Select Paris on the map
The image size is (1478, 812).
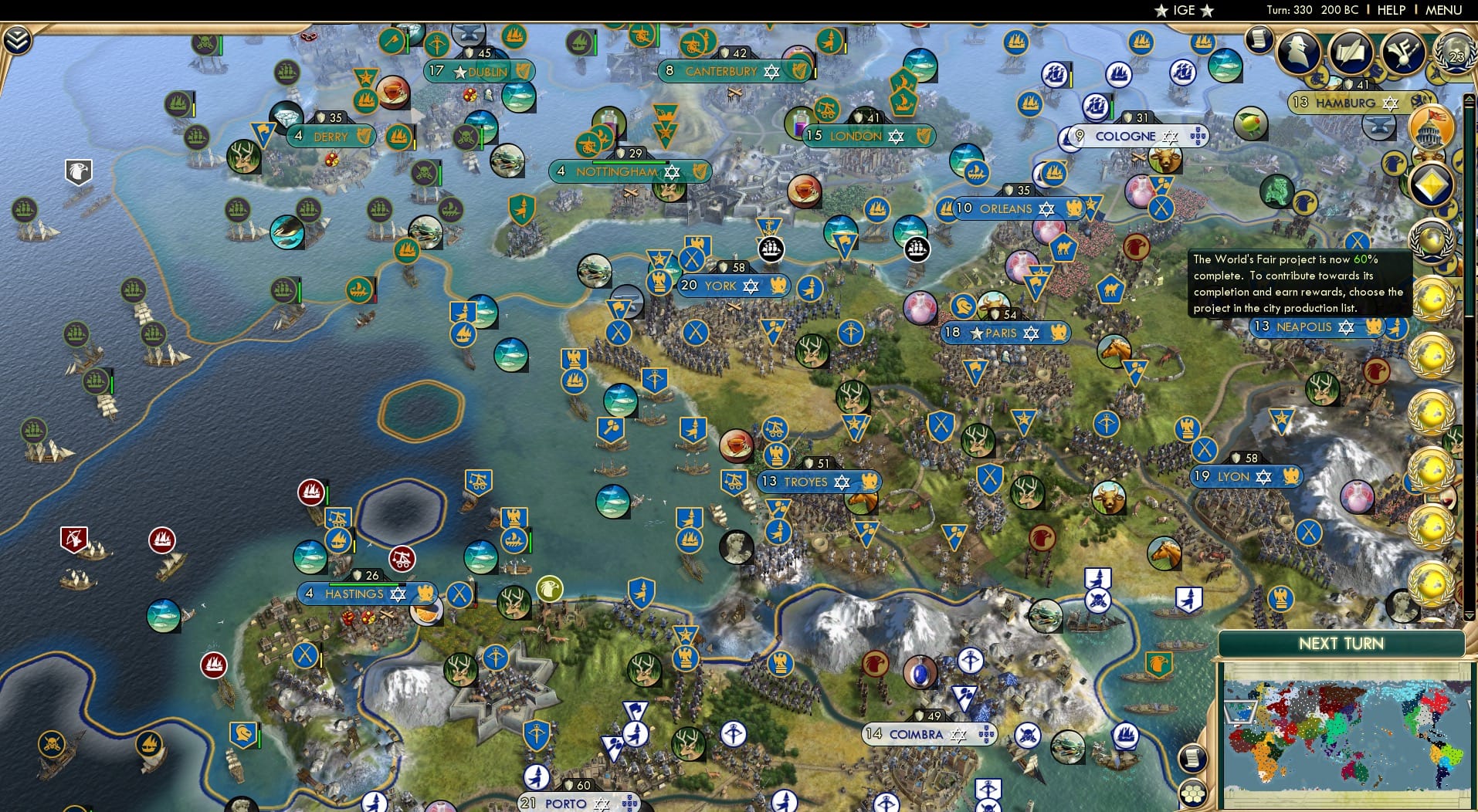[1004, 333]
